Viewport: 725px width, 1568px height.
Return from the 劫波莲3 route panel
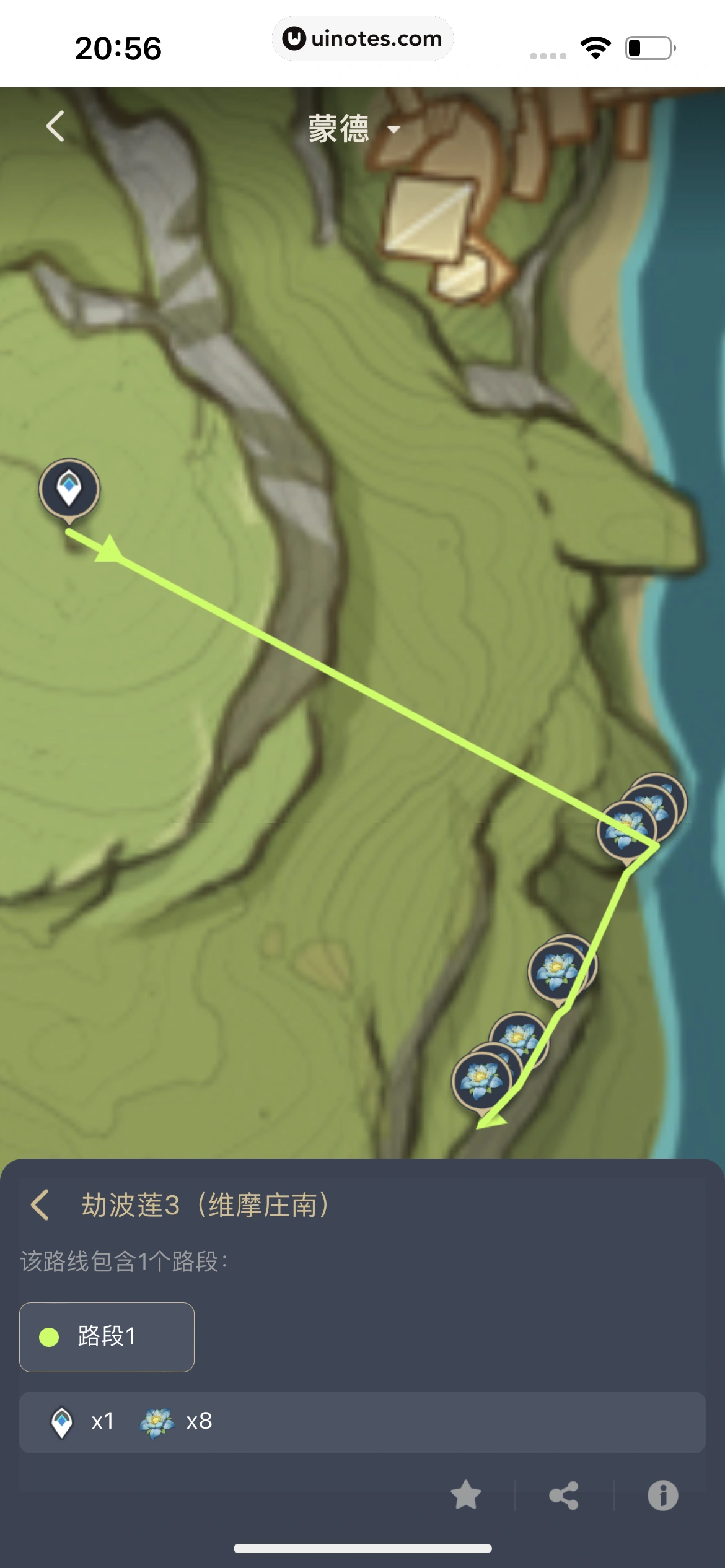[40, 1205]
